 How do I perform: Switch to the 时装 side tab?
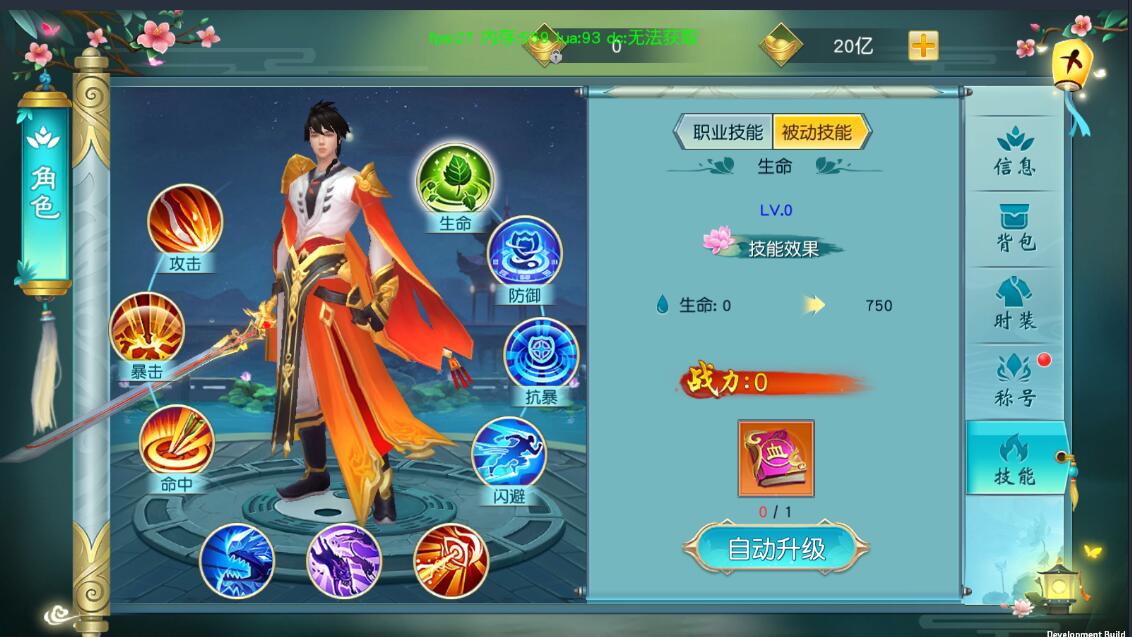click(x=1015, y=305)
